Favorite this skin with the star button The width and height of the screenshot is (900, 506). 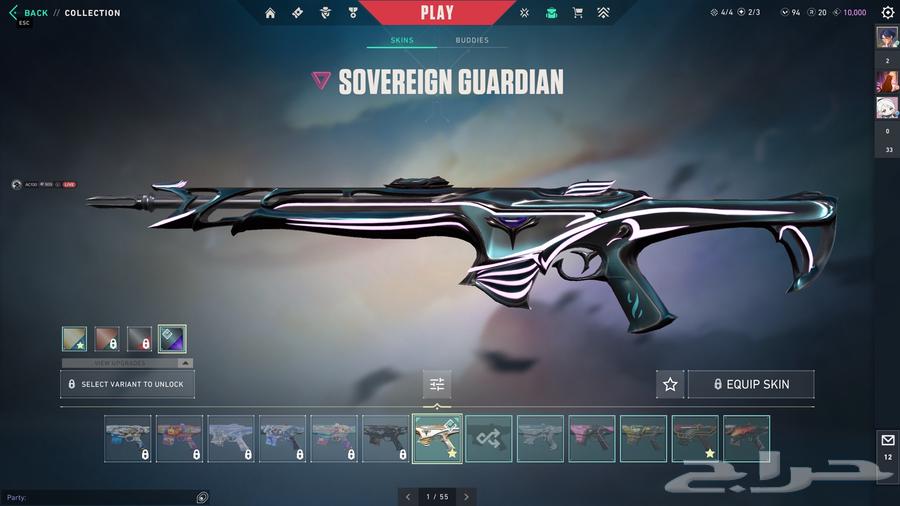[x=670, y=384]
